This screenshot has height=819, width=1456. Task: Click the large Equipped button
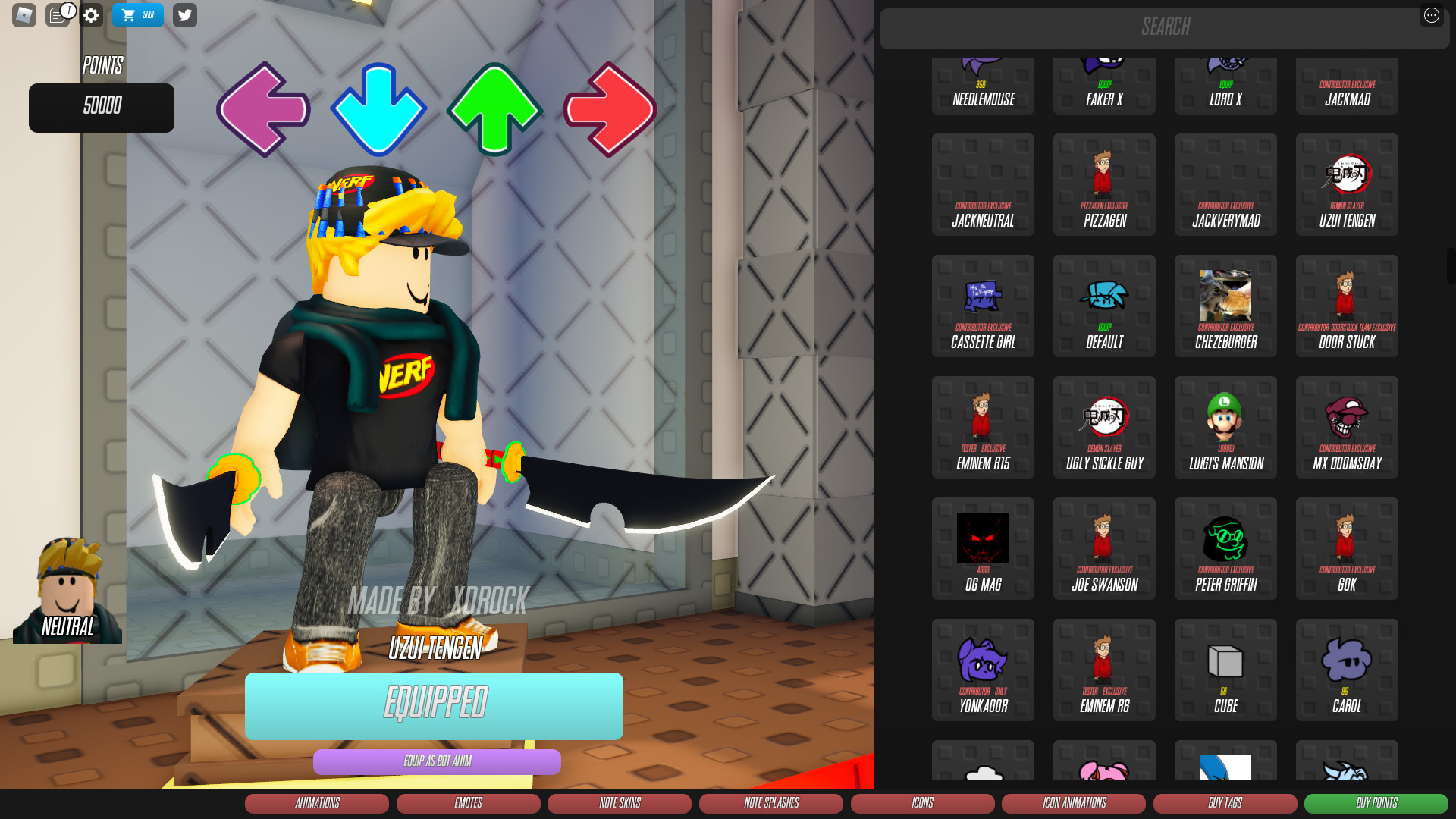[433, 706]
